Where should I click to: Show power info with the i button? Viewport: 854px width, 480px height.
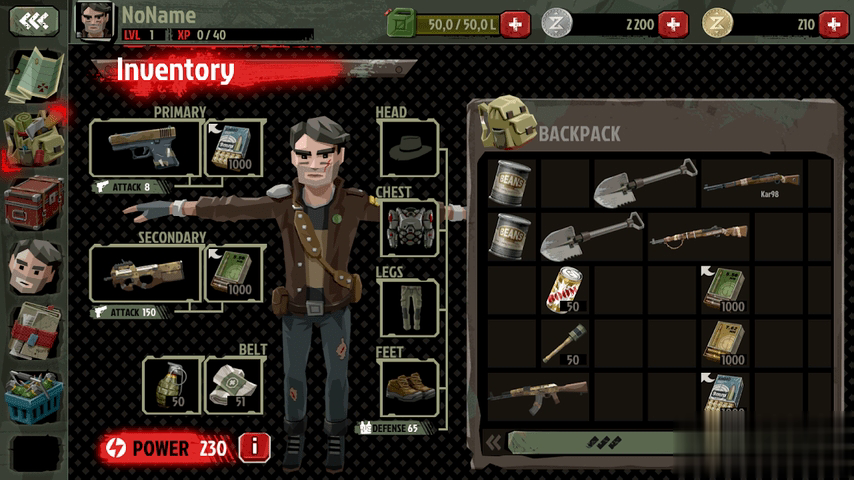click(x=254, y=448)
